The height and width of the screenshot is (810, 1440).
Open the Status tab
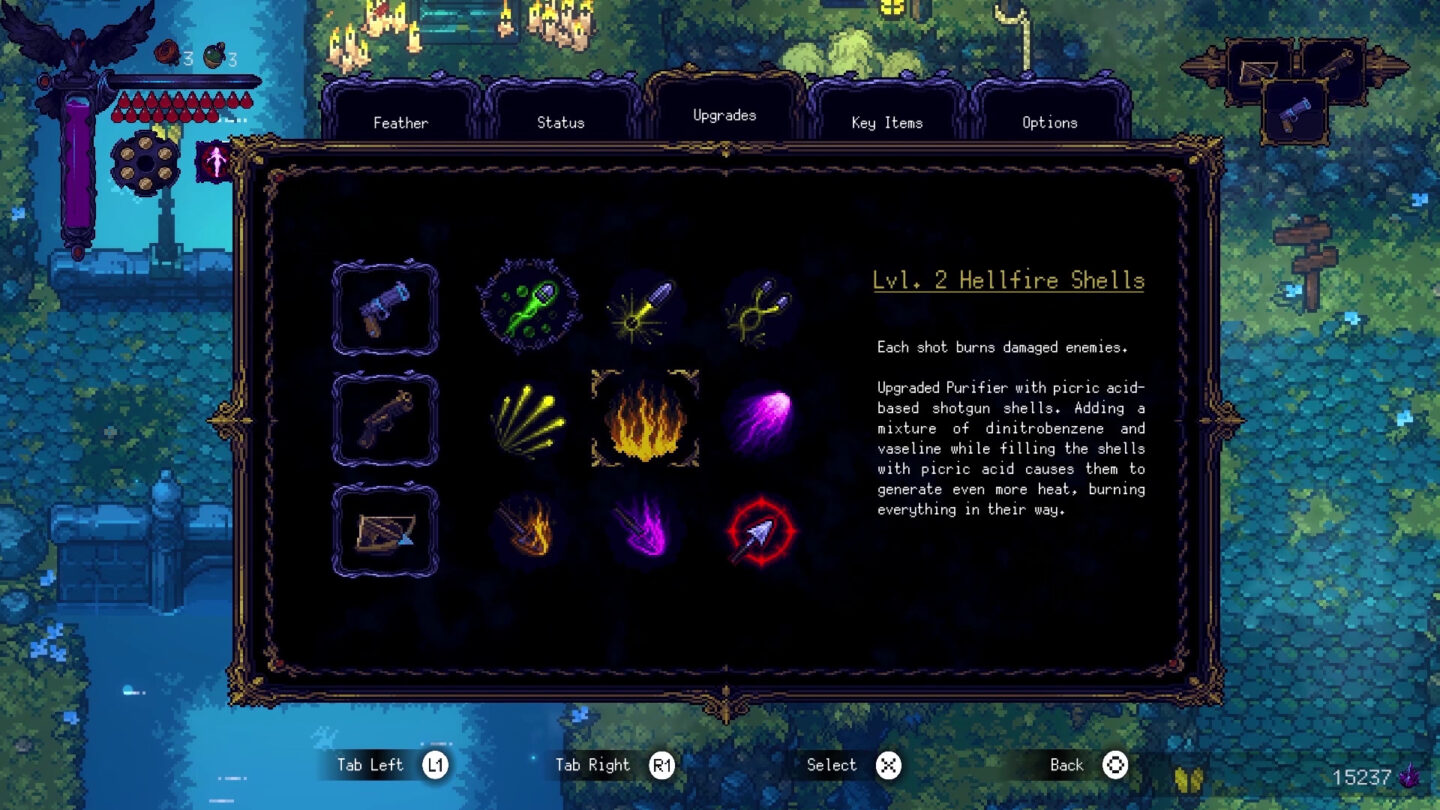click(560, 122)
